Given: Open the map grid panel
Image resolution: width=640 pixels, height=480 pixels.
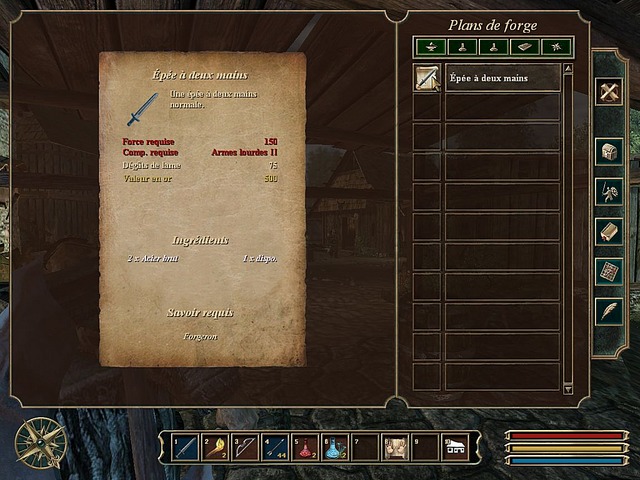Looking at the screenshot, I should pyautogui.click(x=610, y=271).
